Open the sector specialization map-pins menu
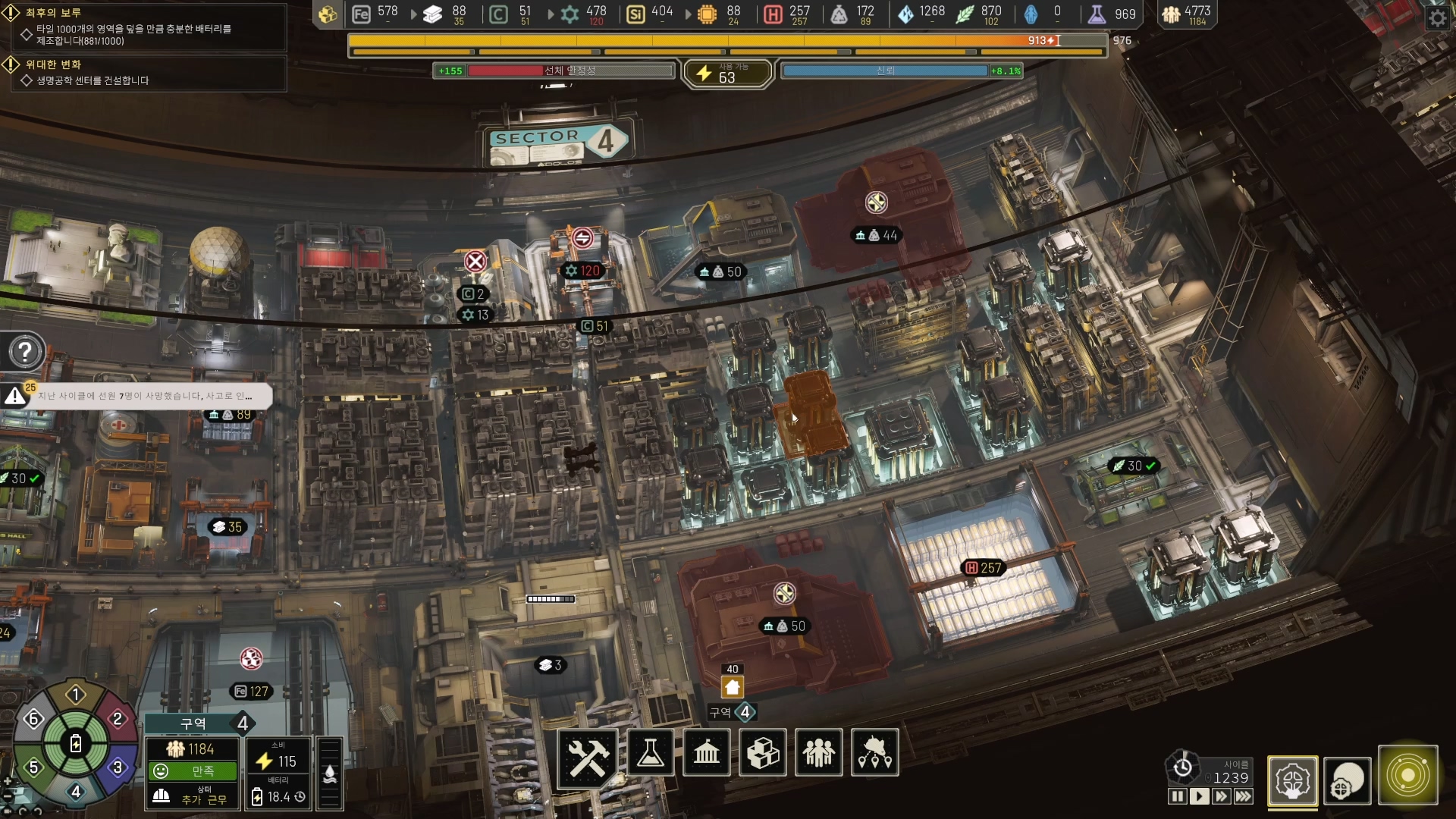The width and height of the screenshot is (1456, 819). [875, 753]
